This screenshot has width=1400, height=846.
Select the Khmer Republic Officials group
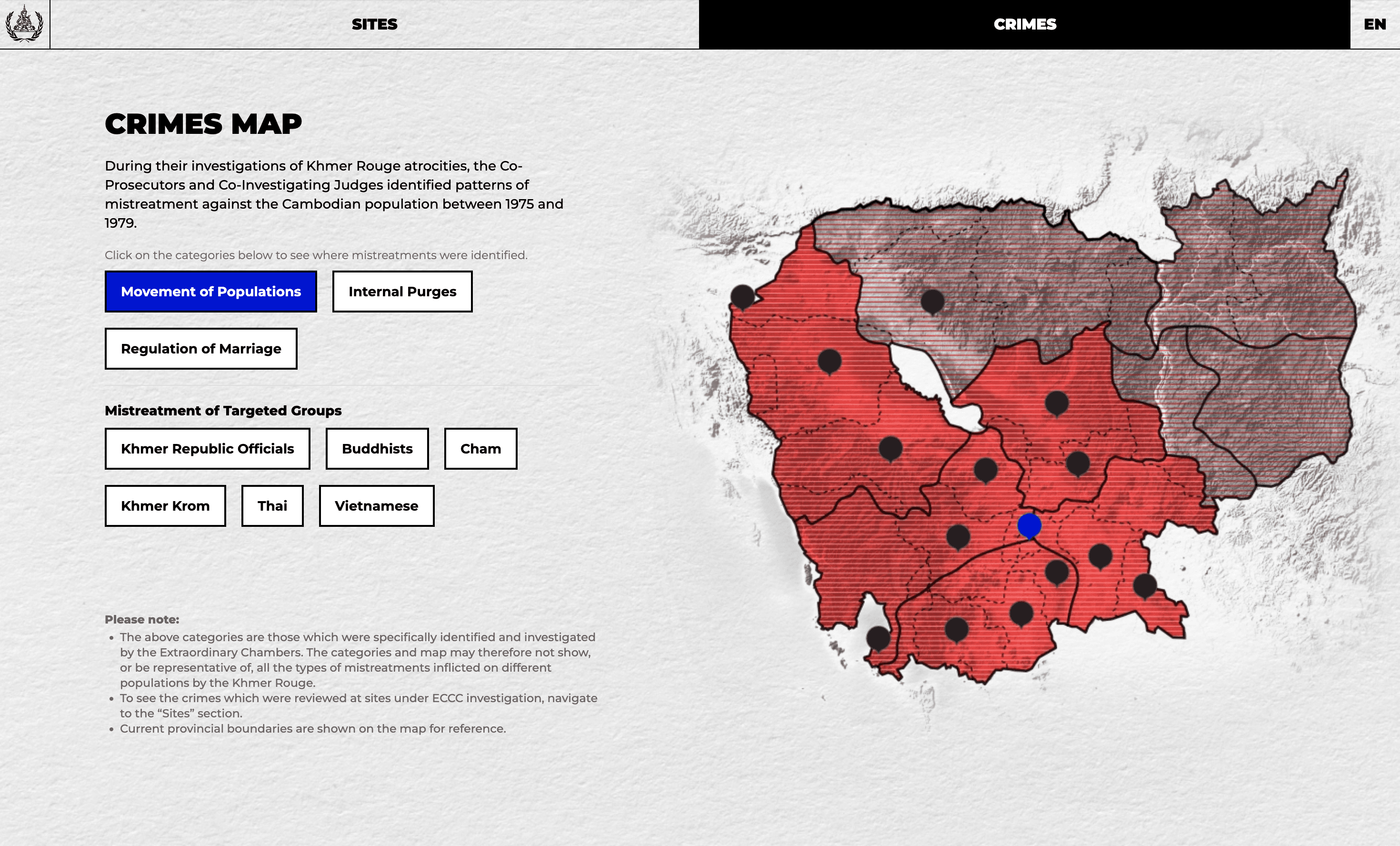[x=208, y=449]
